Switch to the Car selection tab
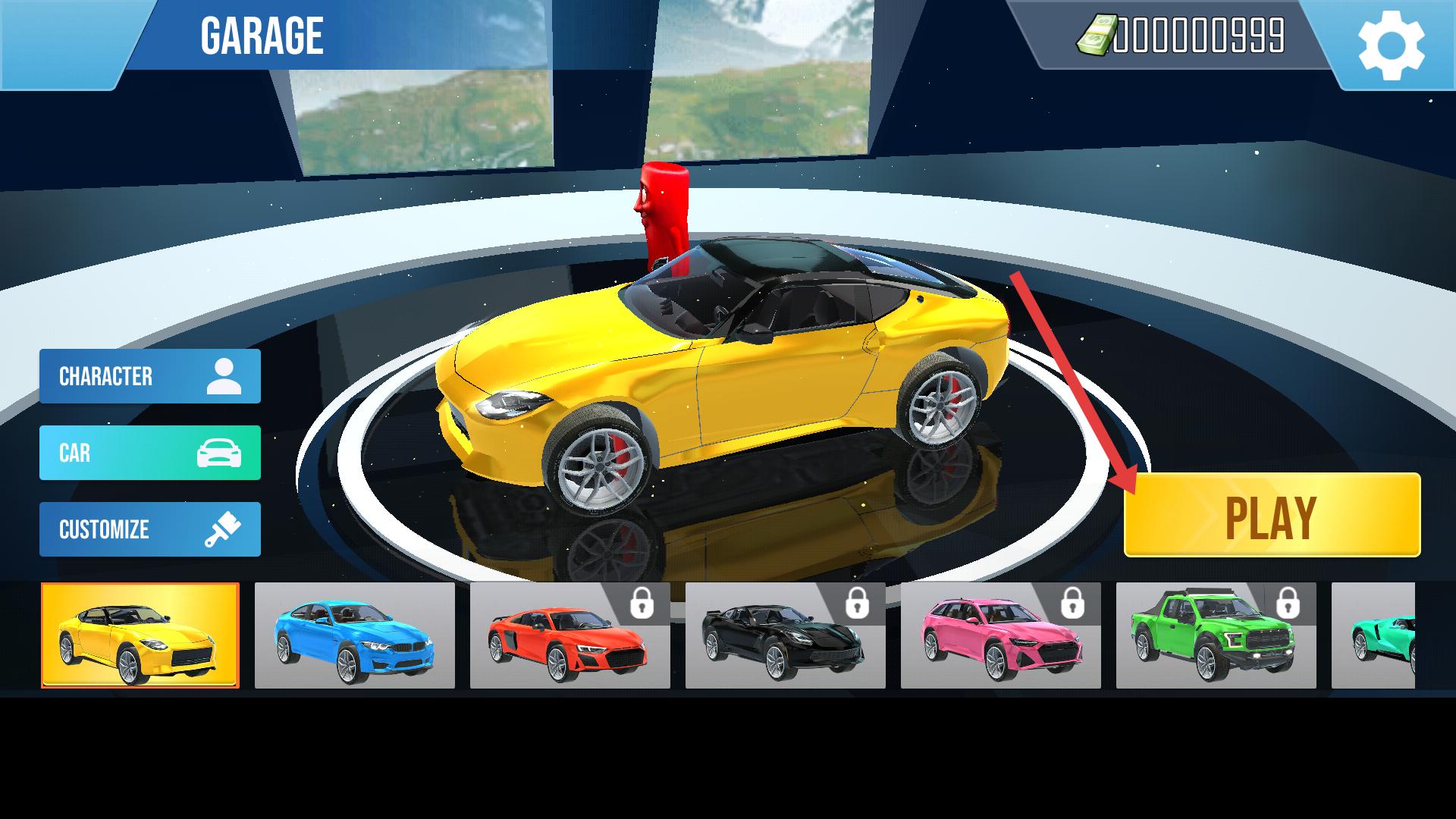 tap(150, 453)
